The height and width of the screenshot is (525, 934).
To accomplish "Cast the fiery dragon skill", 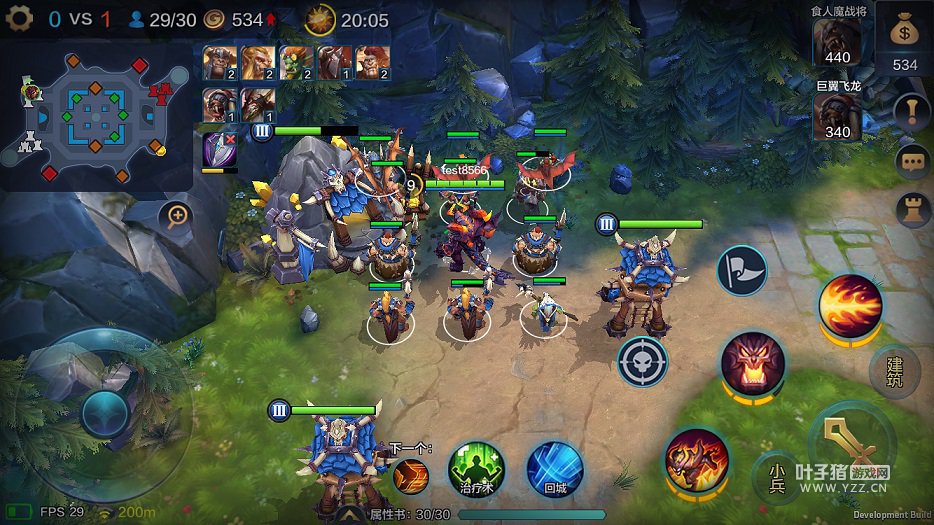I will pyautogui.click(x=696, y=460).
